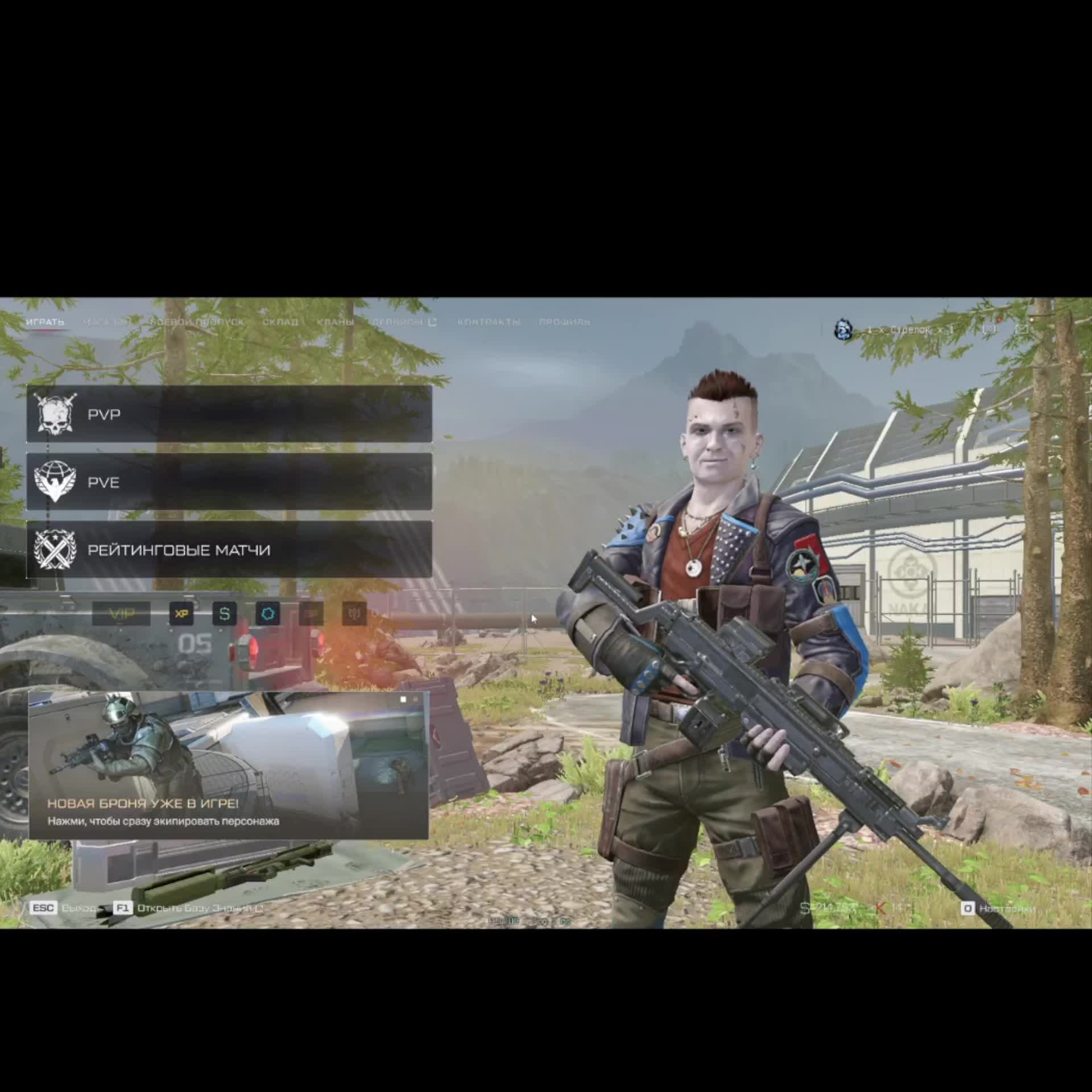Switch to the Профиль tab
This screenshot has height=1092, width=1092.
pos(564,322)
